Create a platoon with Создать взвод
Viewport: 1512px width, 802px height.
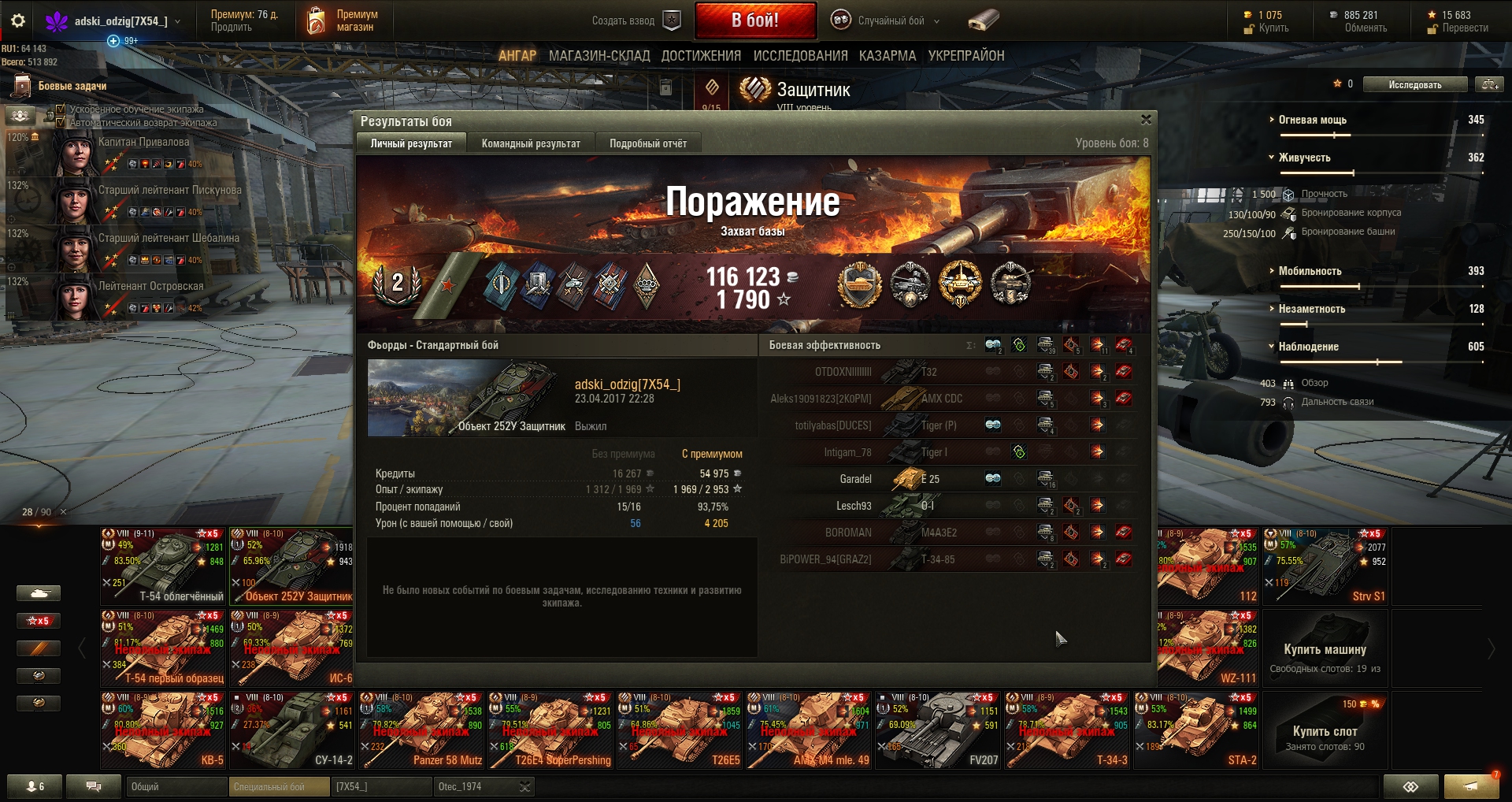tap(635, 20)
